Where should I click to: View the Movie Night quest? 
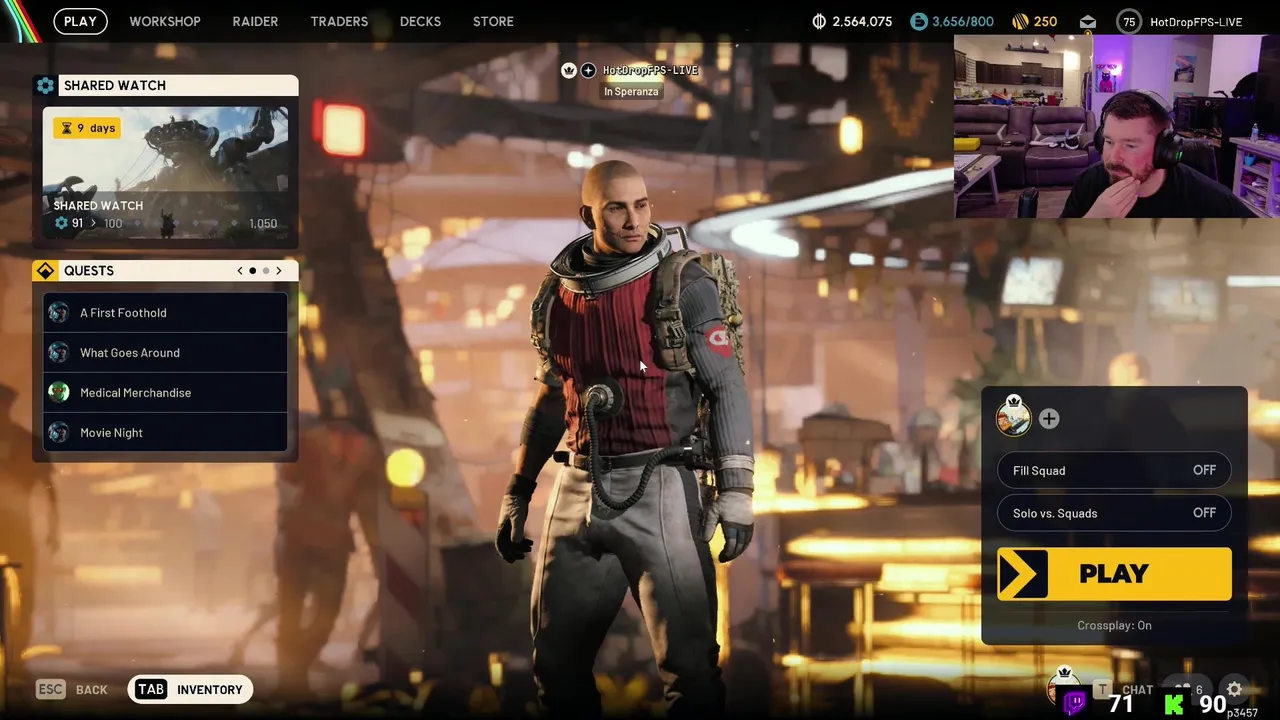pyautogui.click(x=165, y=433)
